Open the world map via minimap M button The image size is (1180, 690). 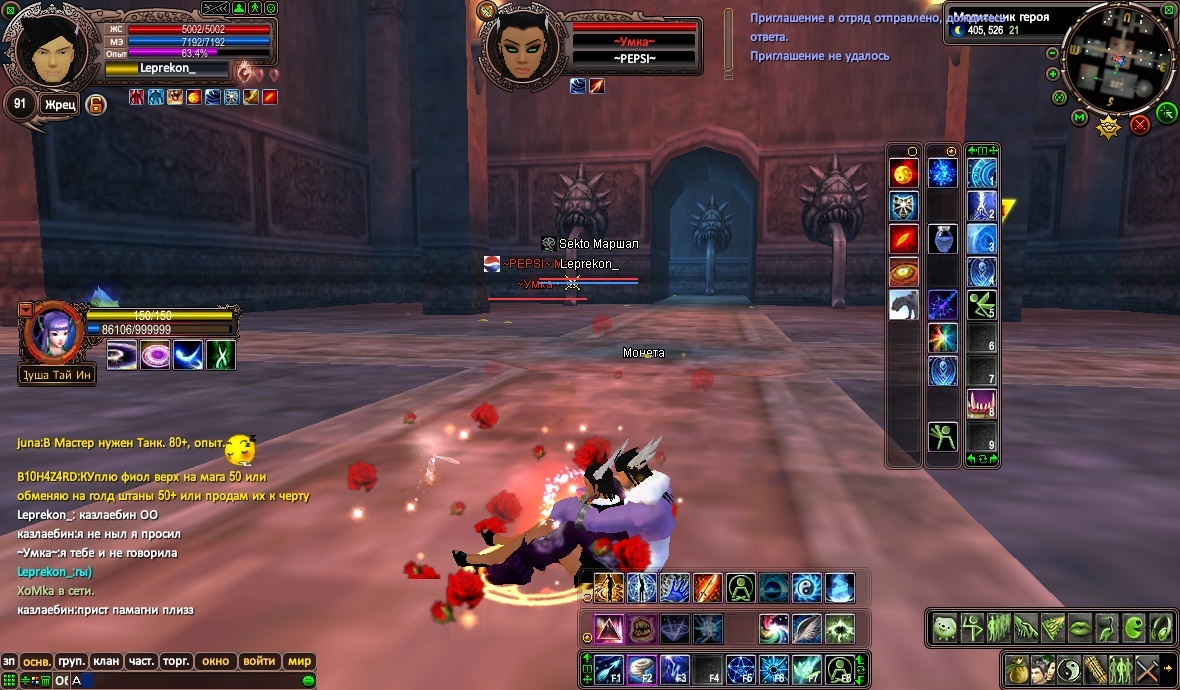coord(1079,118)
